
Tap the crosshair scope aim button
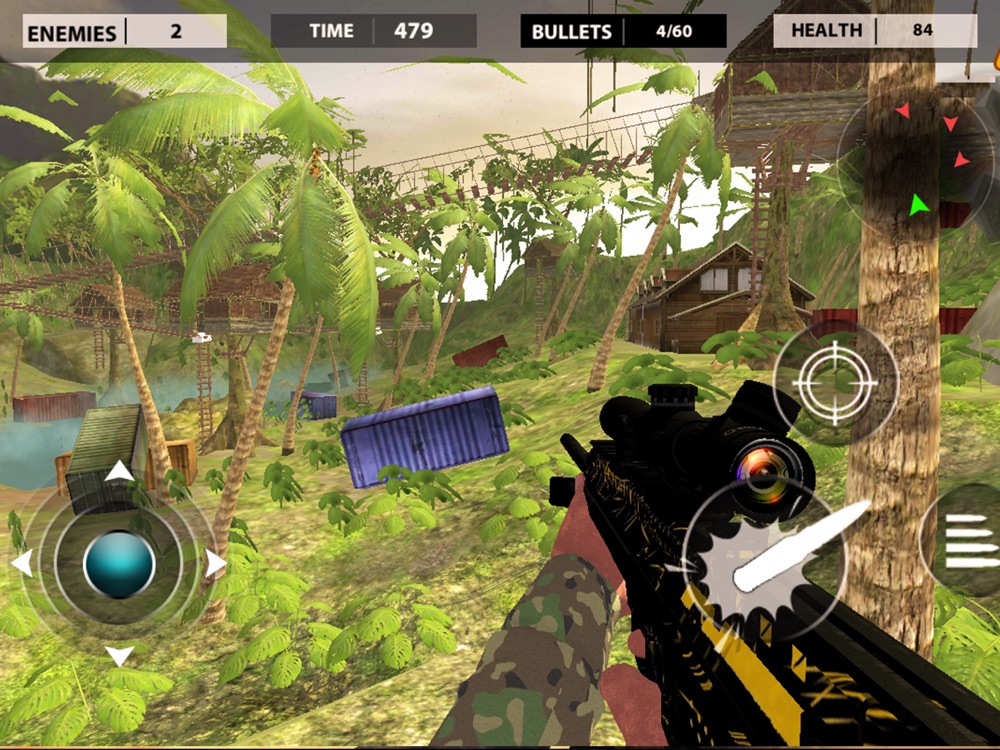[835, 382]
